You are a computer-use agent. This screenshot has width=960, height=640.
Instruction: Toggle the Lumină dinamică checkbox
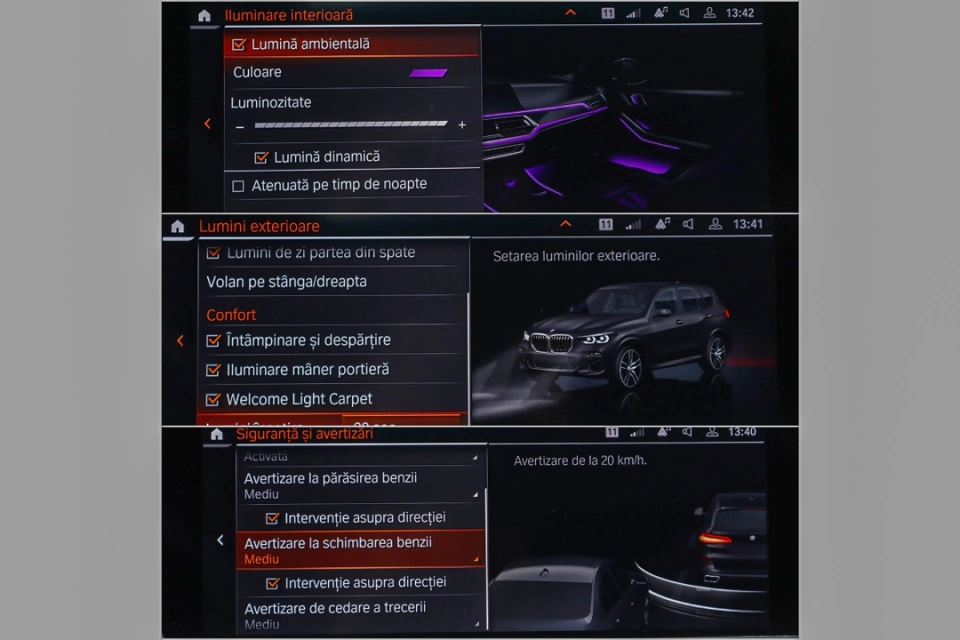[262, 157]
